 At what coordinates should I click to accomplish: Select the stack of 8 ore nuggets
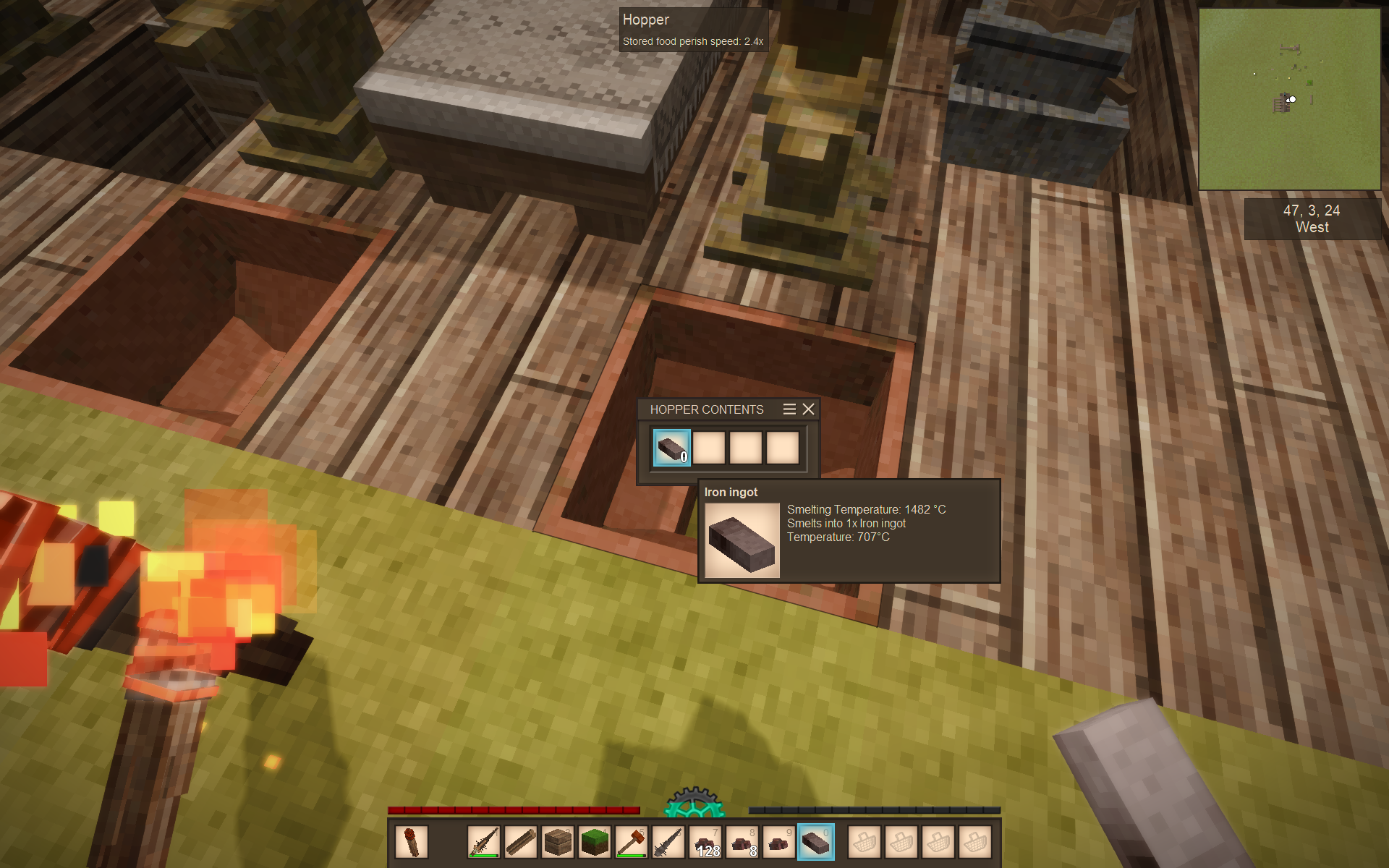(742, 842)
